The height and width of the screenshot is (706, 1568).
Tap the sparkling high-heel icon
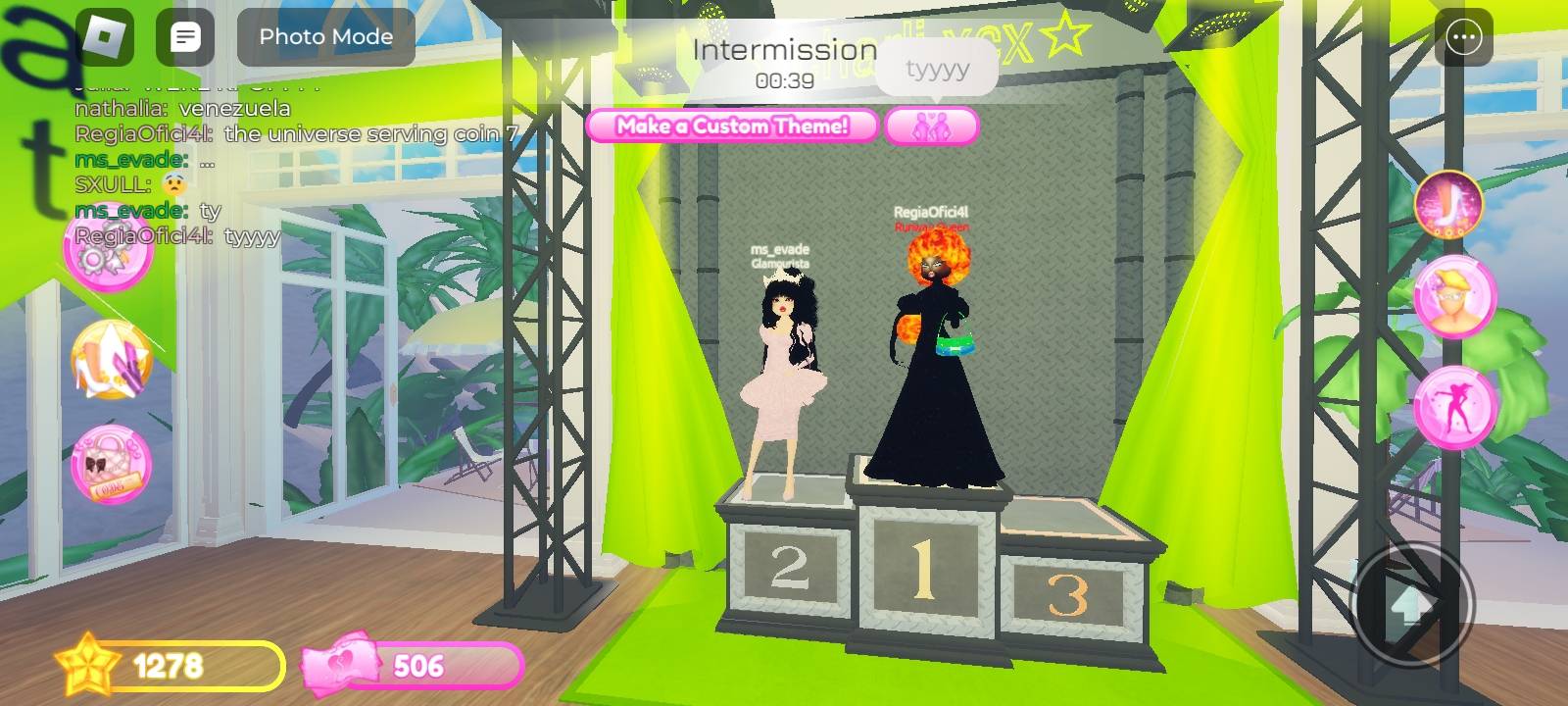(1447, 205)
